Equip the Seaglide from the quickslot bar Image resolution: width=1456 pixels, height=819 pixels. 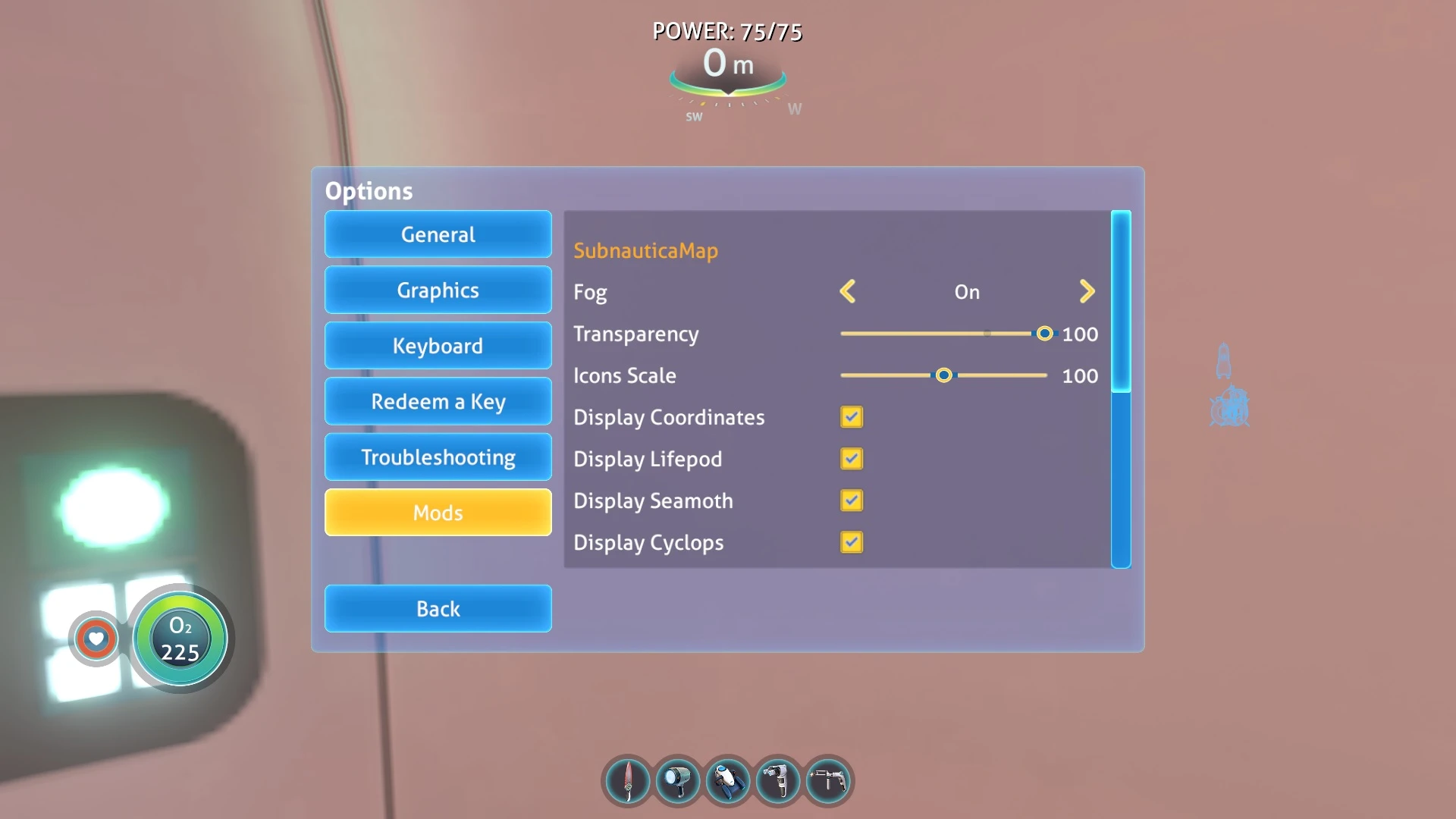728,781
